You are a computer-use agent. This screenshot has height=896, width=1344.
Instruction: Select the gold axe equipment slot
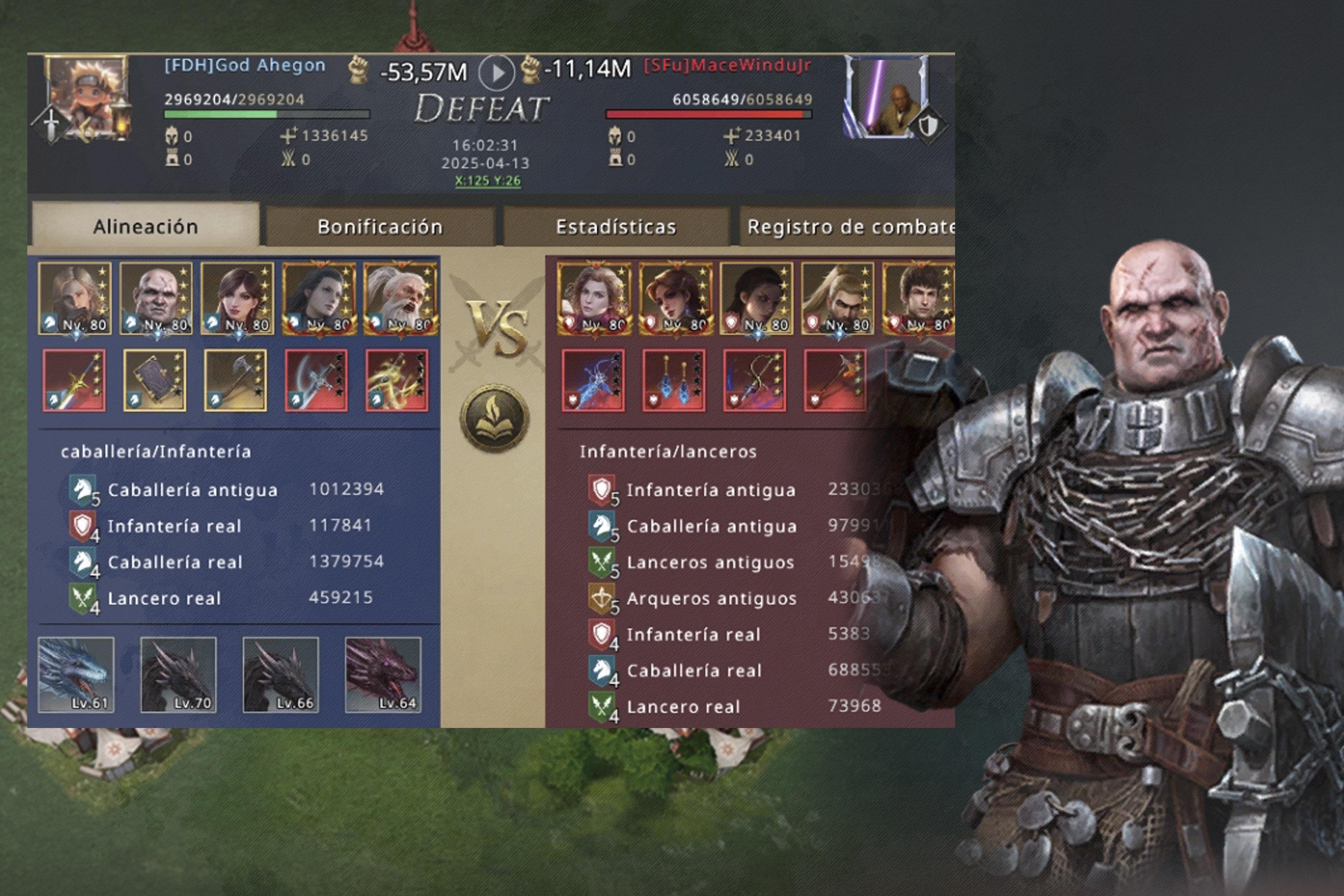point(236,380)
